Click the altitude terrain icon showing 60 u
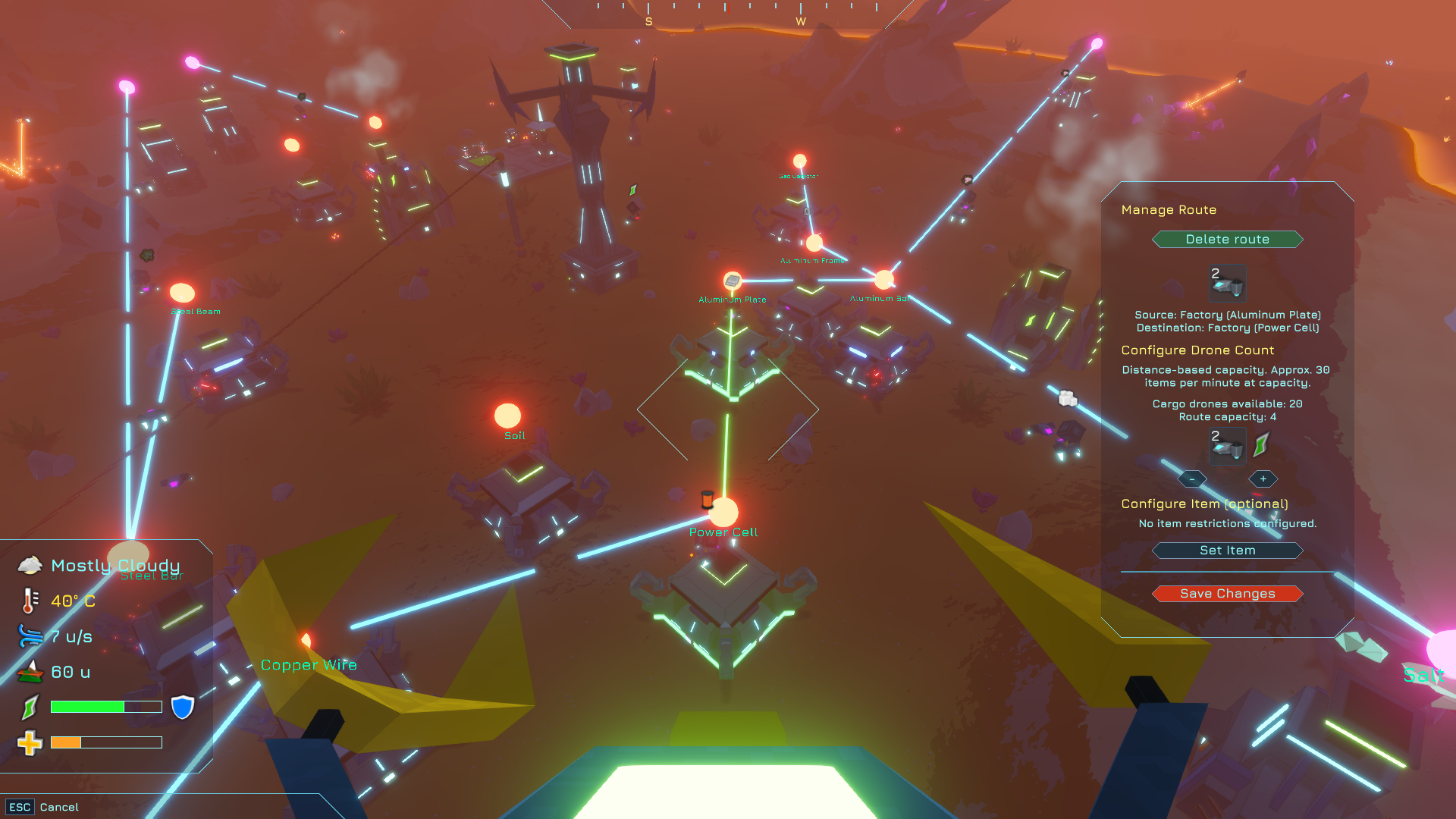Viewport: 1456px width, 819px height. (29, 670)
